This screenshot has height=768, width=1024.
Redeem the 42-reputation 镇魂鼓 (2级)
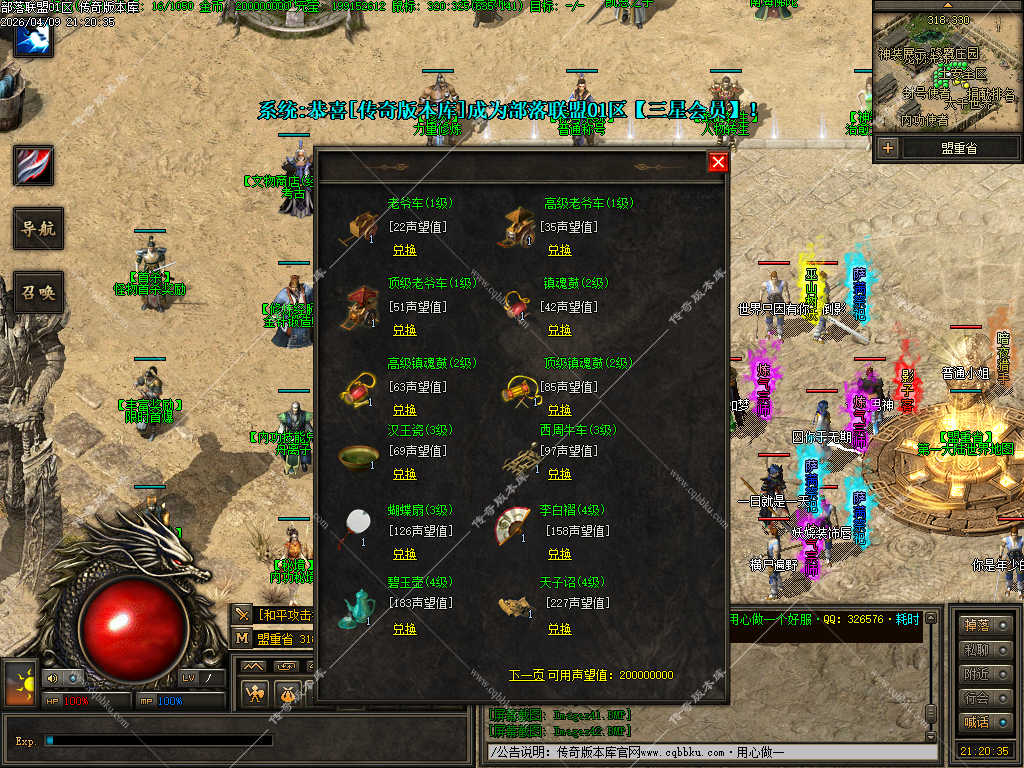click(559, 330)
